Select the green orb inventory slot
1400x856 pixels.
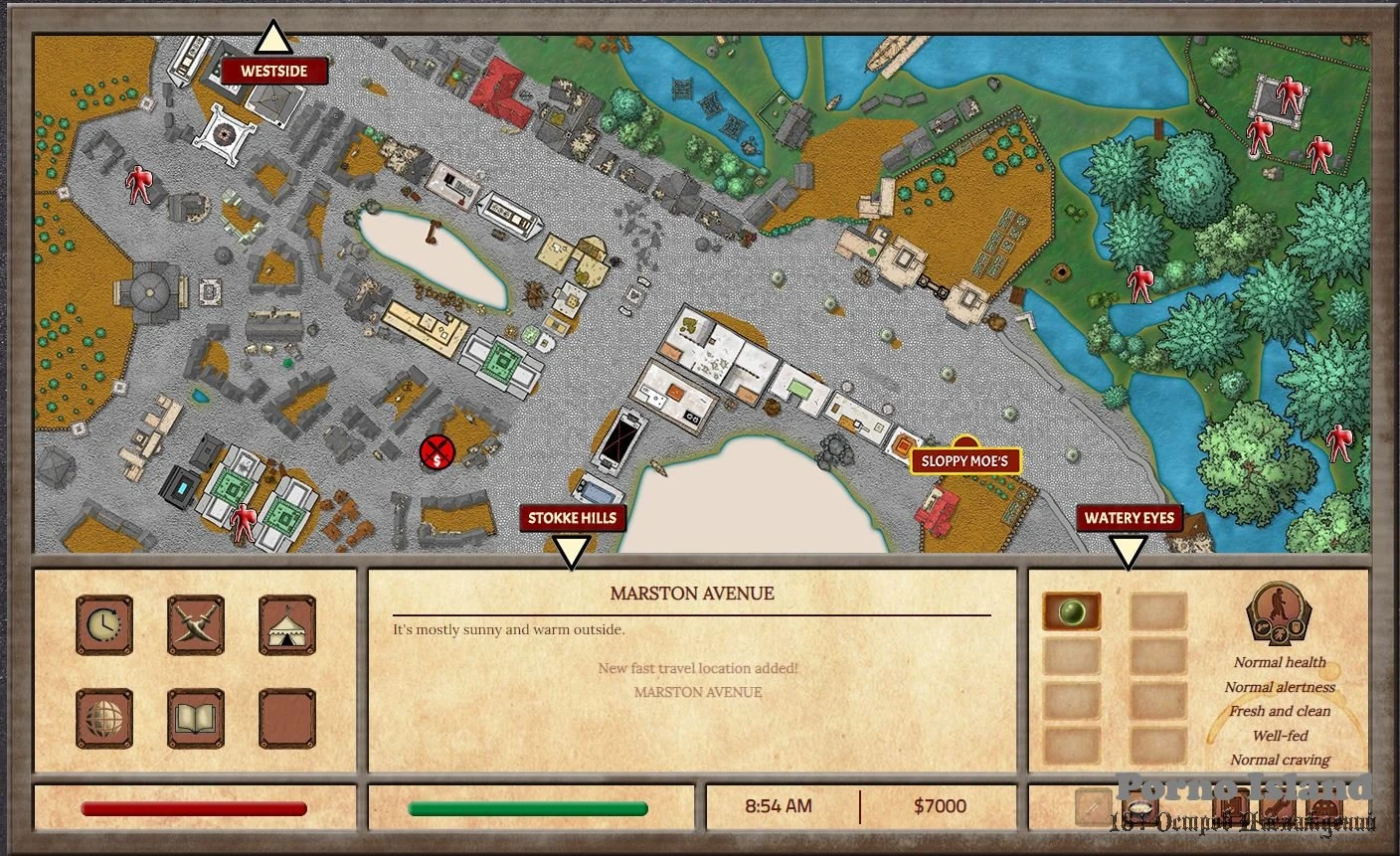(1072, 611)
